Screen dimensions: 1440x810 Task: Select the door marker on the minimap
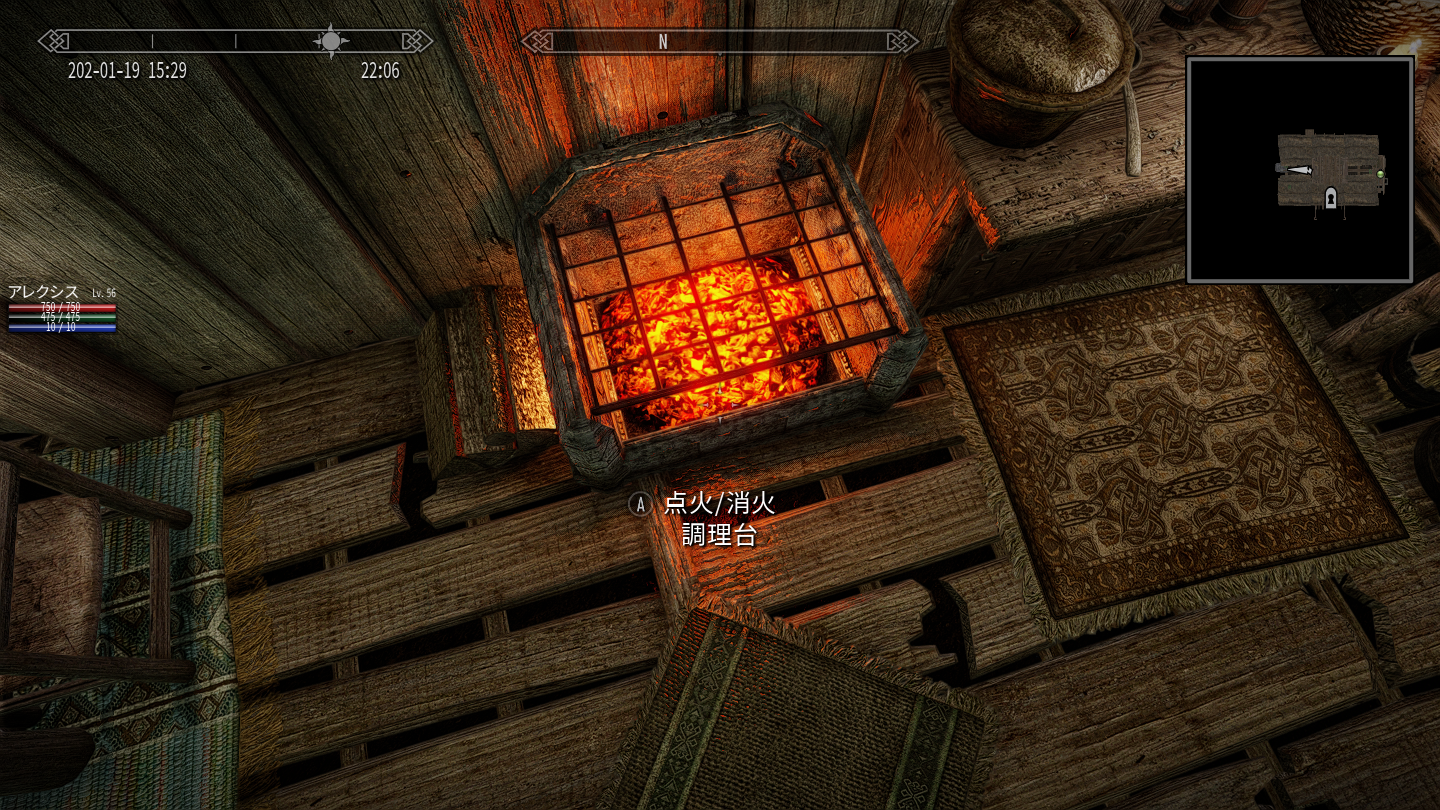1331,198
